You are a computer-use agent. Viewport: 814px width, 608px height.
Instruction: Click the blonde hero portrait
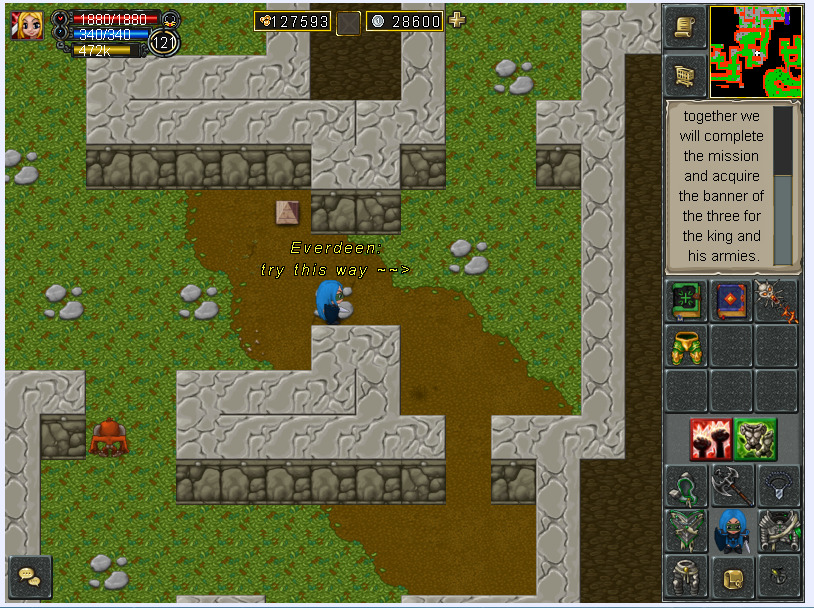[29, 26]
